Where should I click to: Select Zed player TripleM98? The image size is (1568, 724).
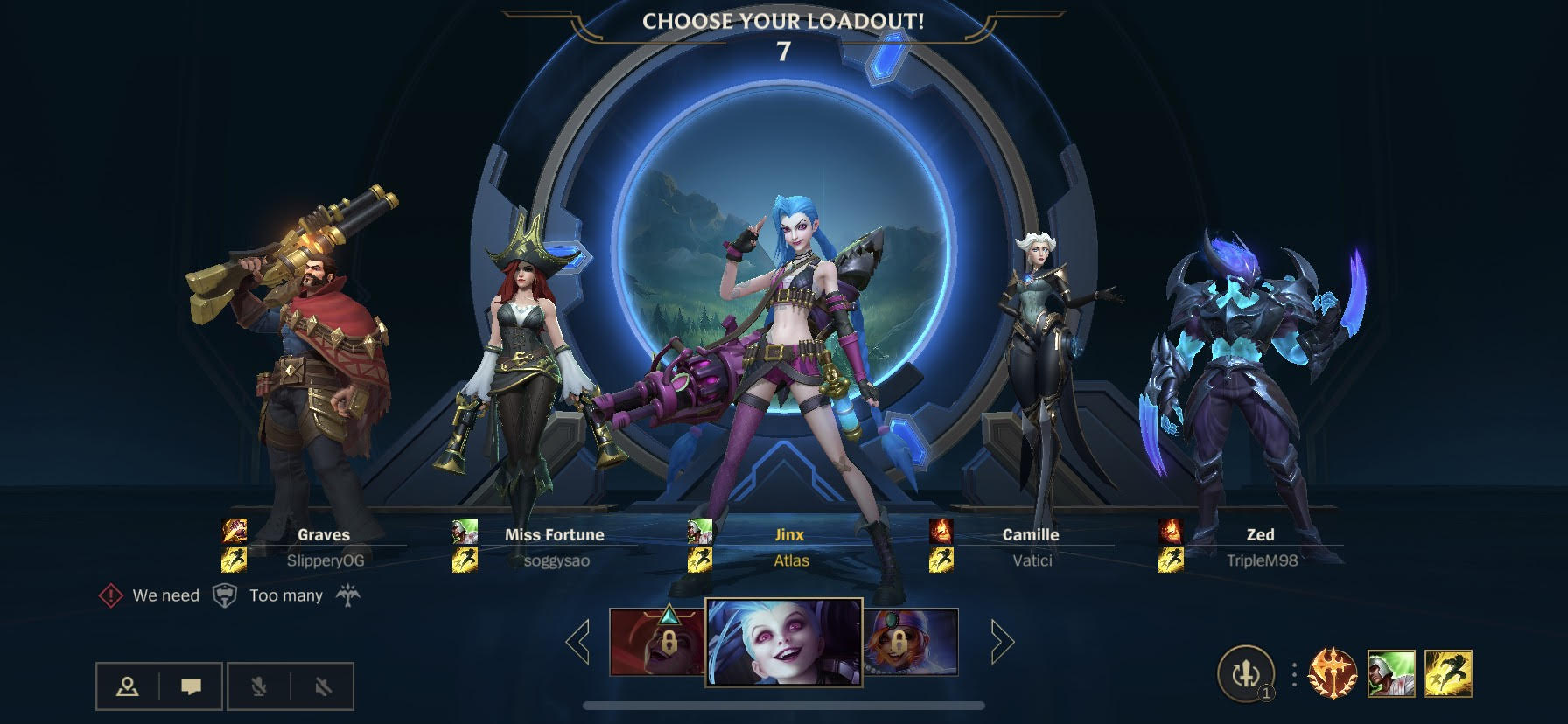pos(1260,546)
